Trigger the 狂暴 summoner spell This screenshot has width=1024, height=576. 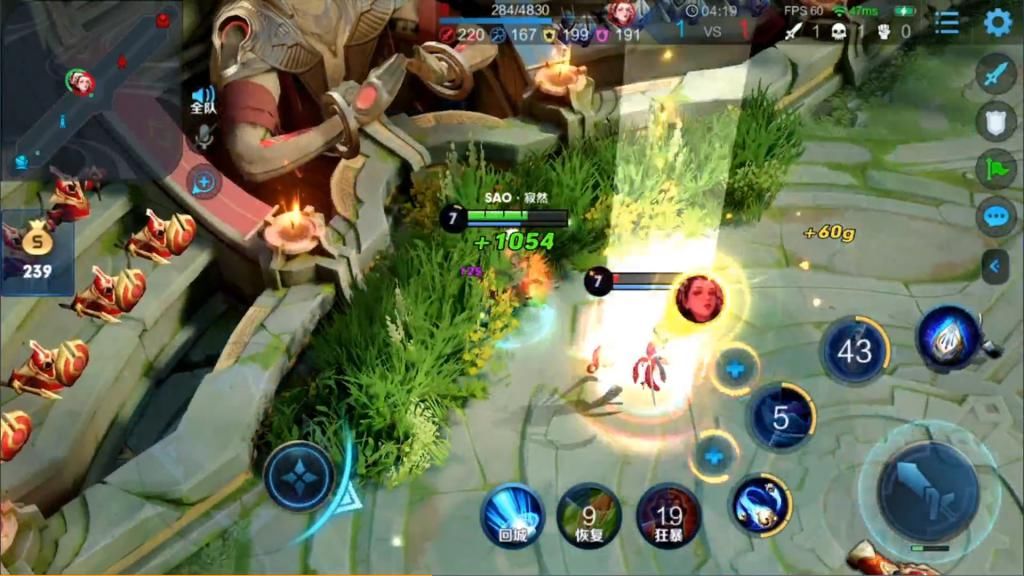668,515
